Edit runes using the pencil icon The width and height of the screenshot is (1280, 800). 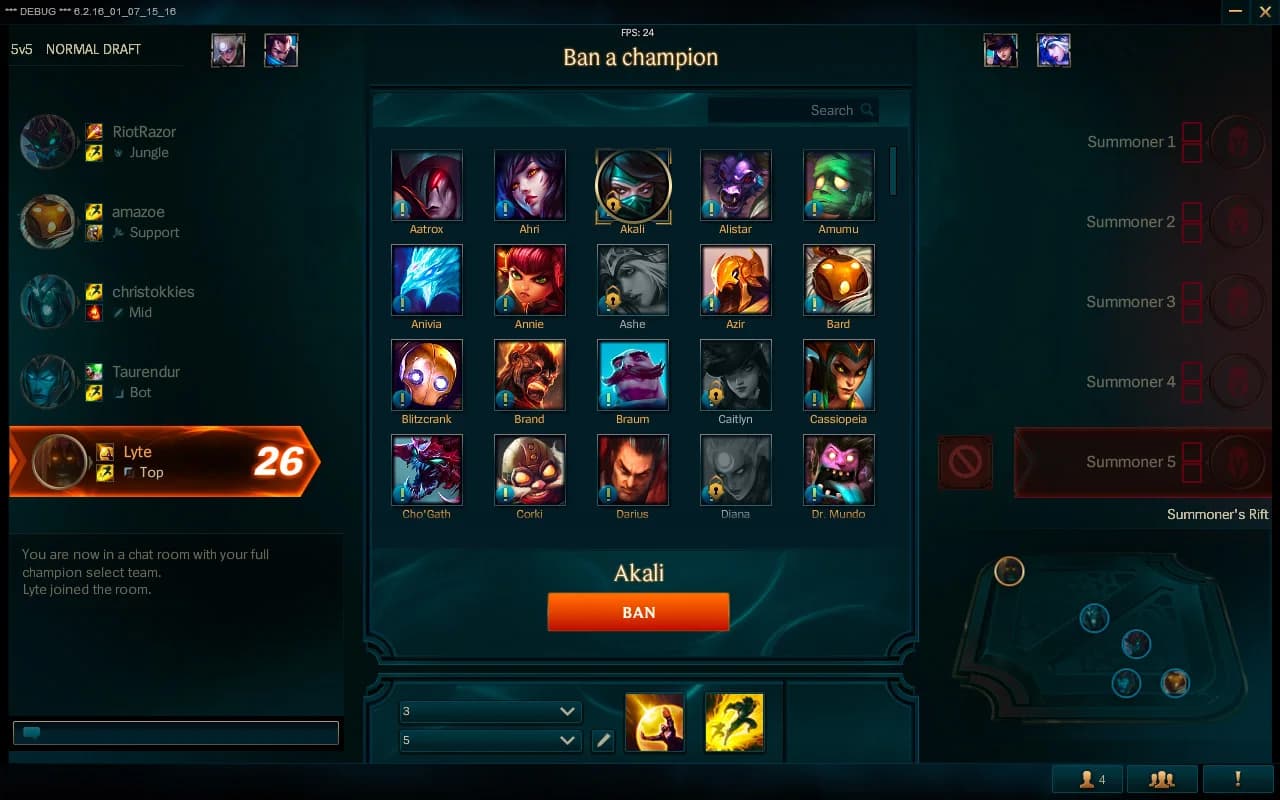point(603,741)
